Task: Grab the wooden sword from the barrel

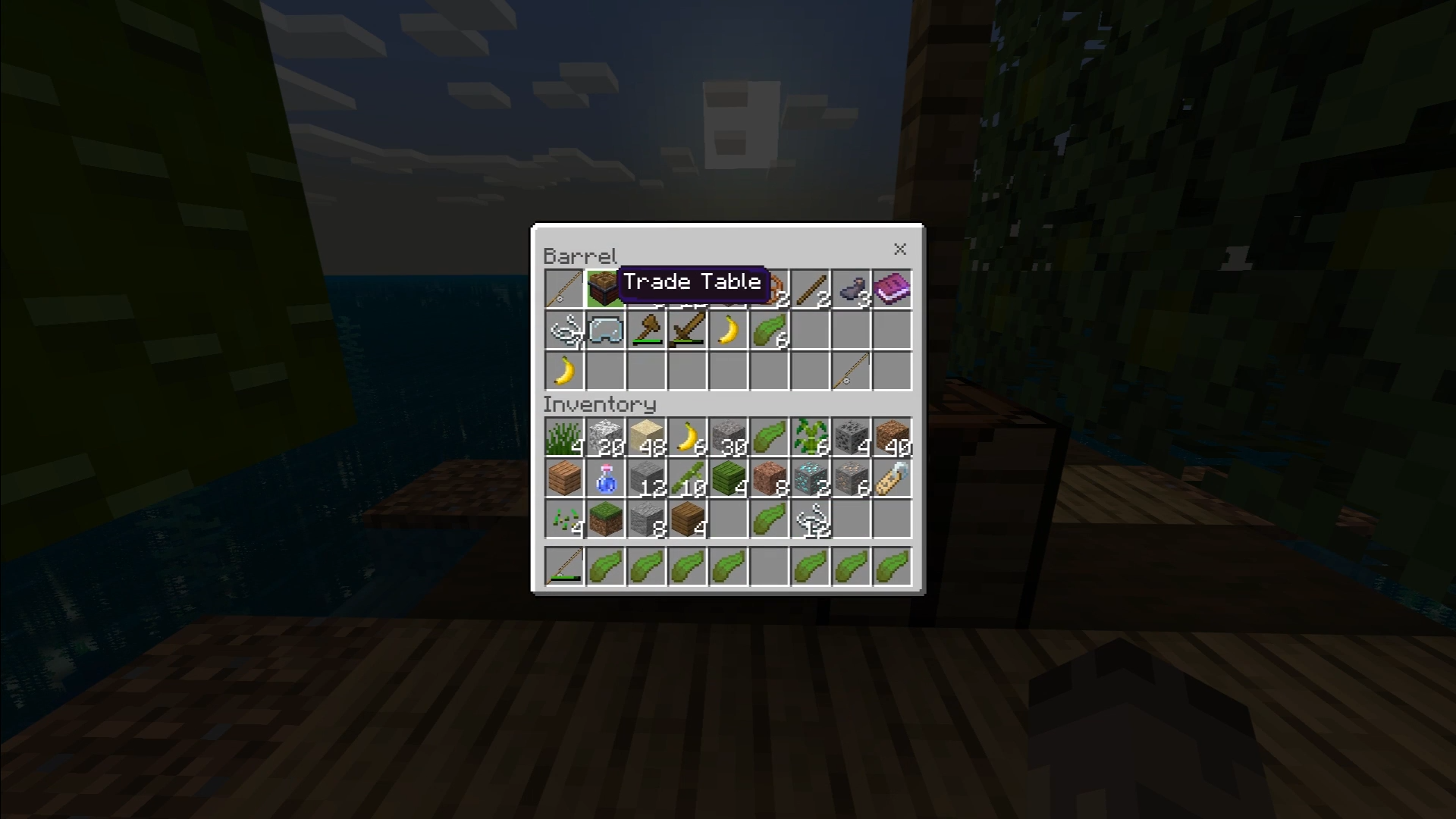Action: [687, 331]
